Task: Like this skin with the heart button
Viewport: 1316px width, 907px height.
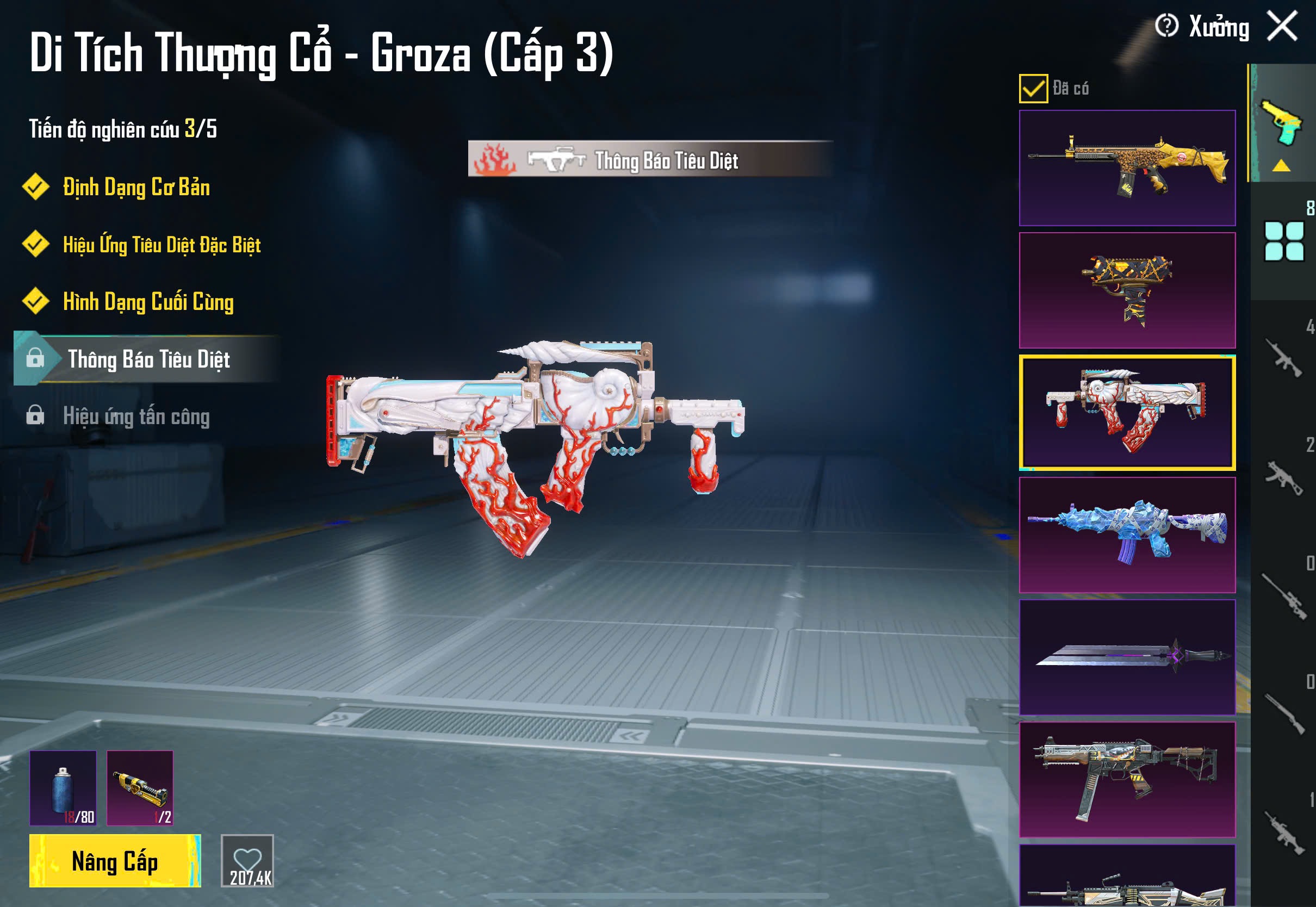Action: 247,860
